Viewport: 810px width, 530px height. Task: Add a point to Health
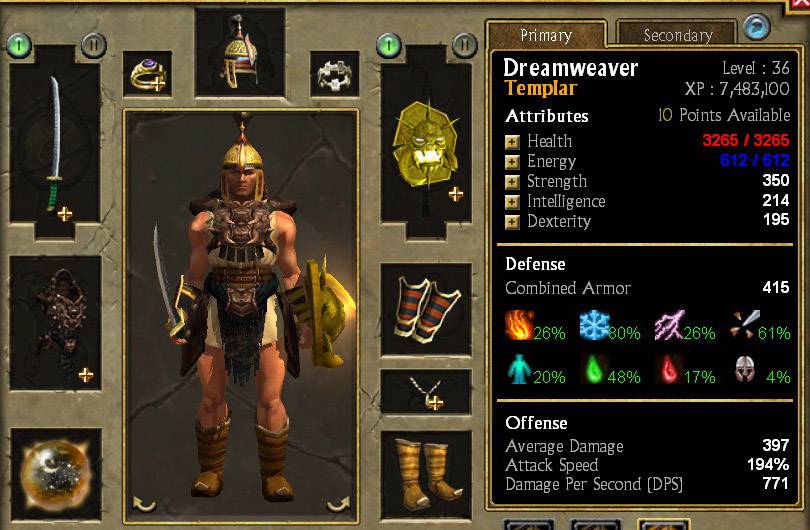pyautogui.click(x=512, y=141)
